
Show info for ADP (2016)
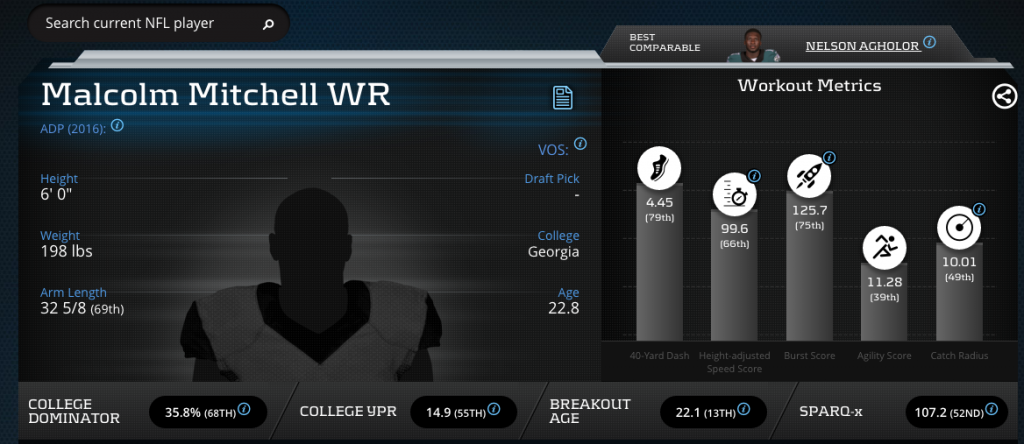pyautogui.click(x=117, y=126)
